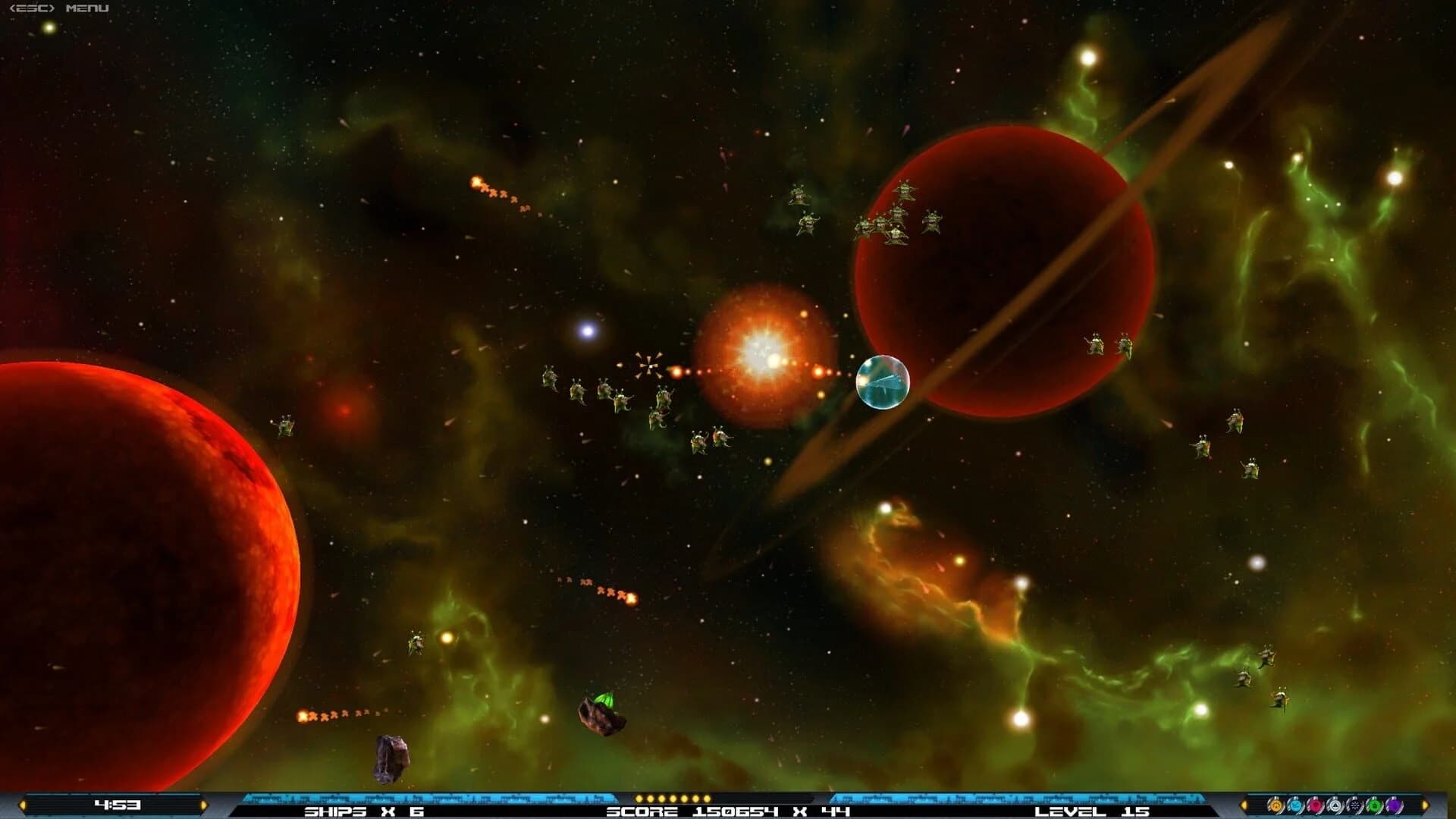1456x819 pixels.
Task: Select the white triangle power-up orb
Action: tap(1335, 805)
